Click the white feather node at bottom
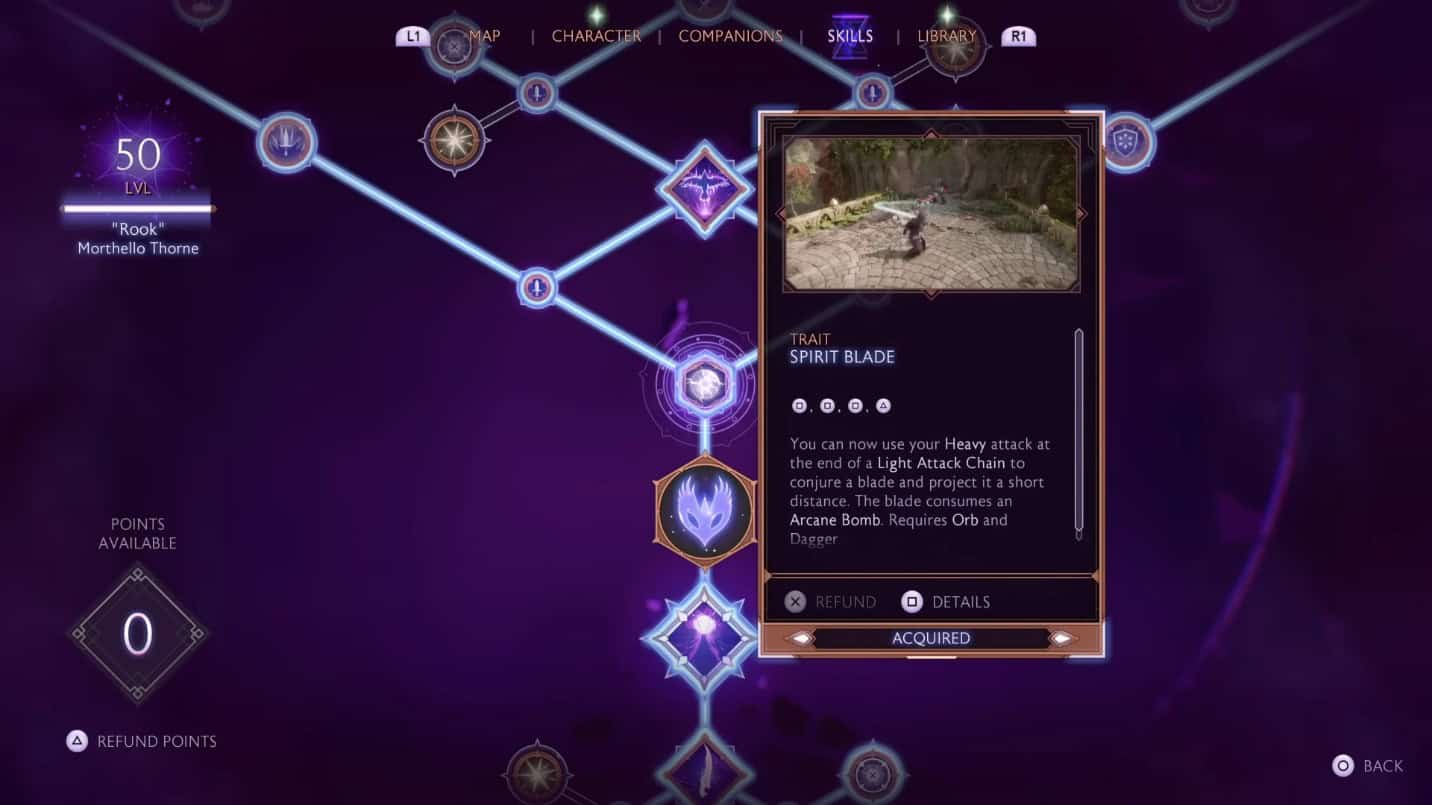This screenshot has width=1432, height=805. point(704,770)
